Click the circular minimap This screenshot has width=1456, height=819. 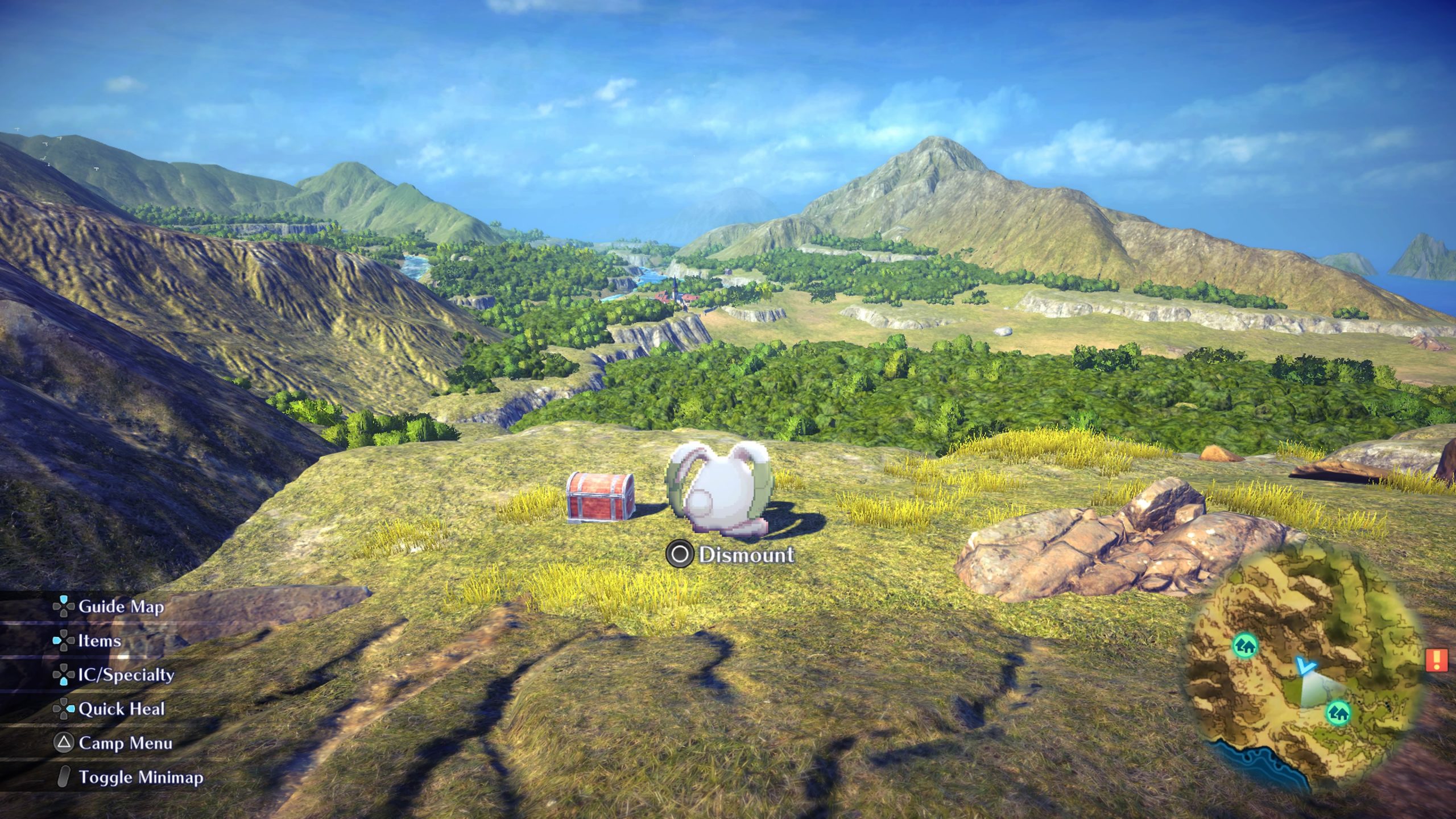[x=1303, y=671]
